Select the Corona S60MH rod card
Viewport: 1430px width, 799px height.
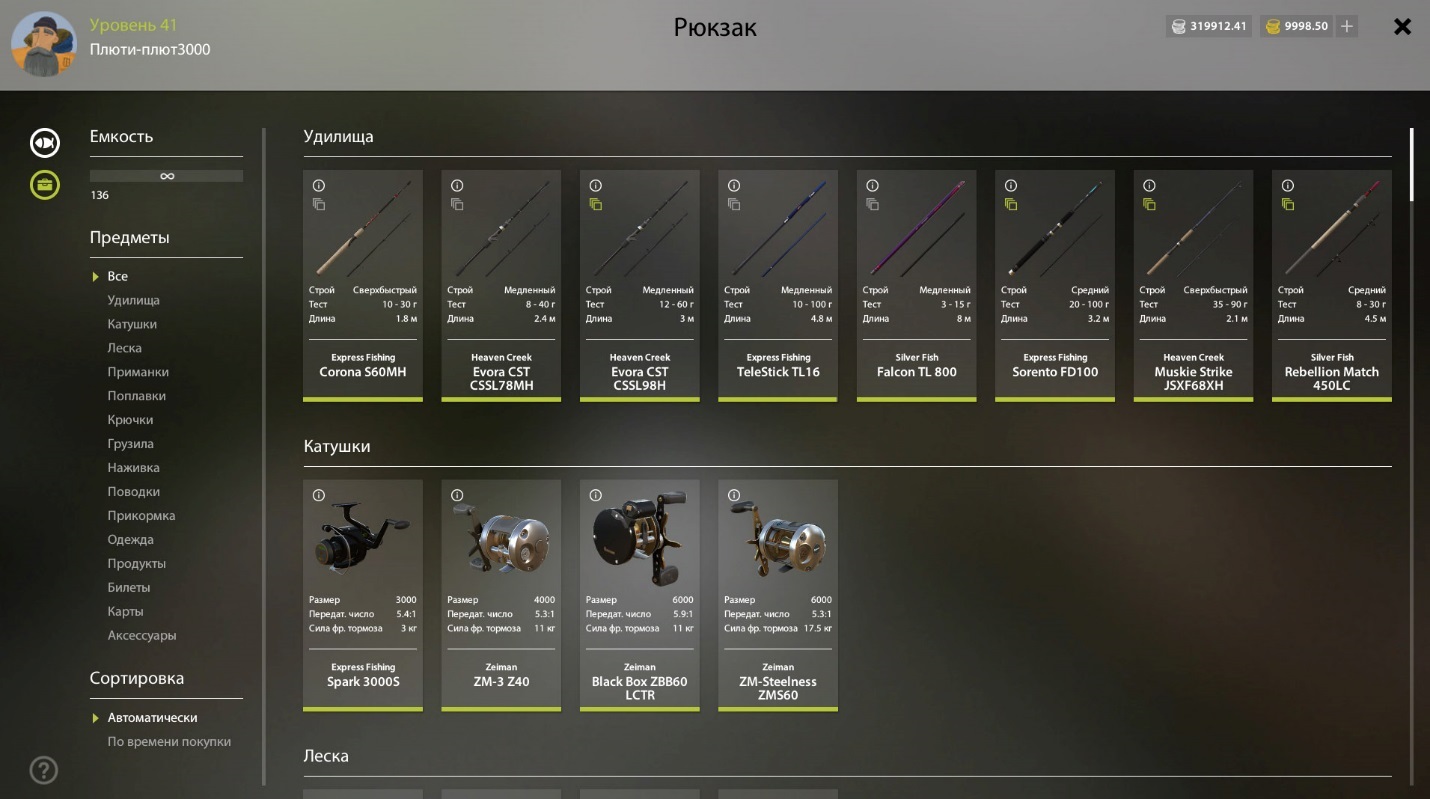pyautogui.click(x=363, y=285)
